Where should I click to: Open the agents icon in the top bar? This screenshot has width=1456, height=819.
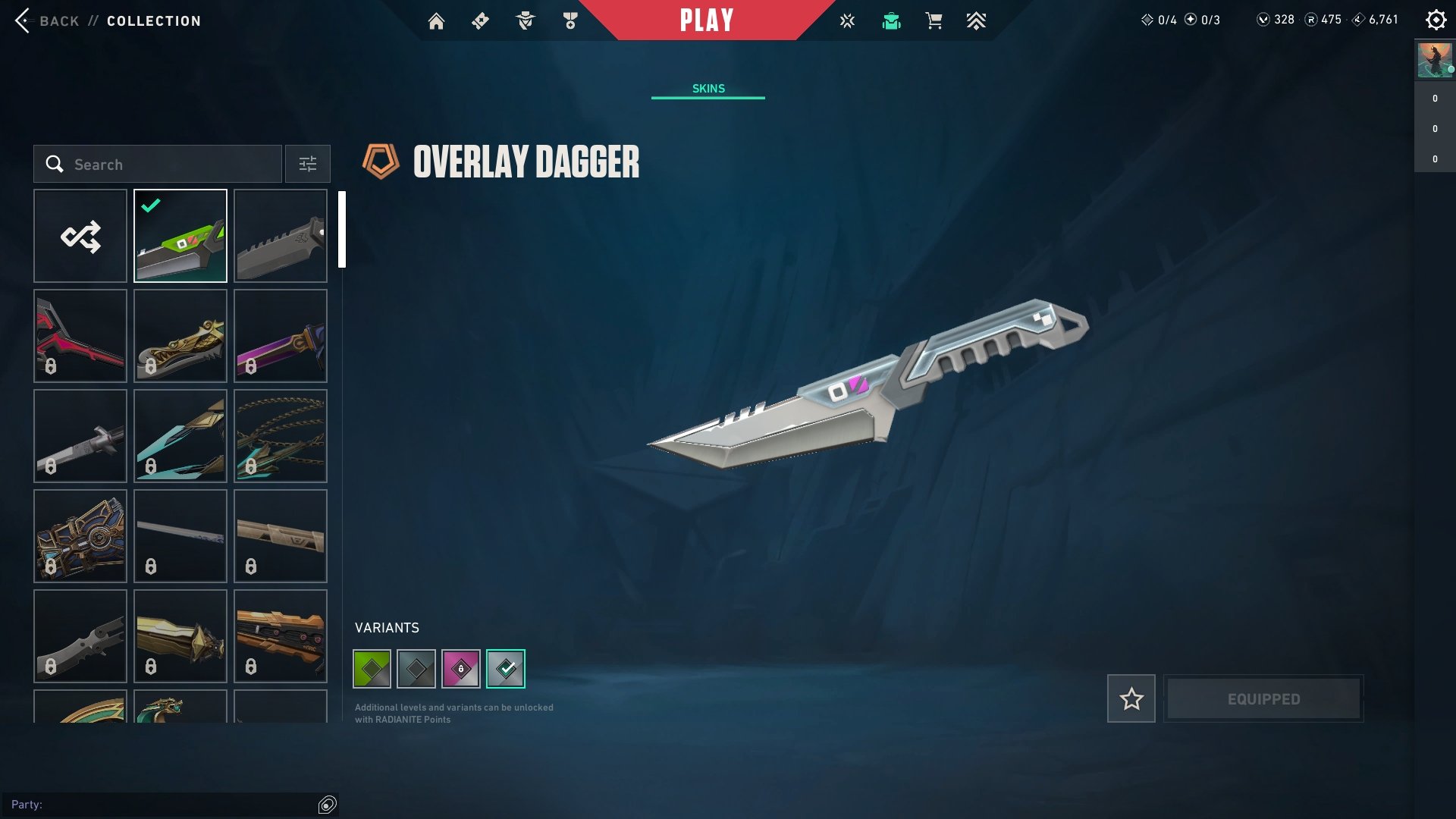coord(526,21)
